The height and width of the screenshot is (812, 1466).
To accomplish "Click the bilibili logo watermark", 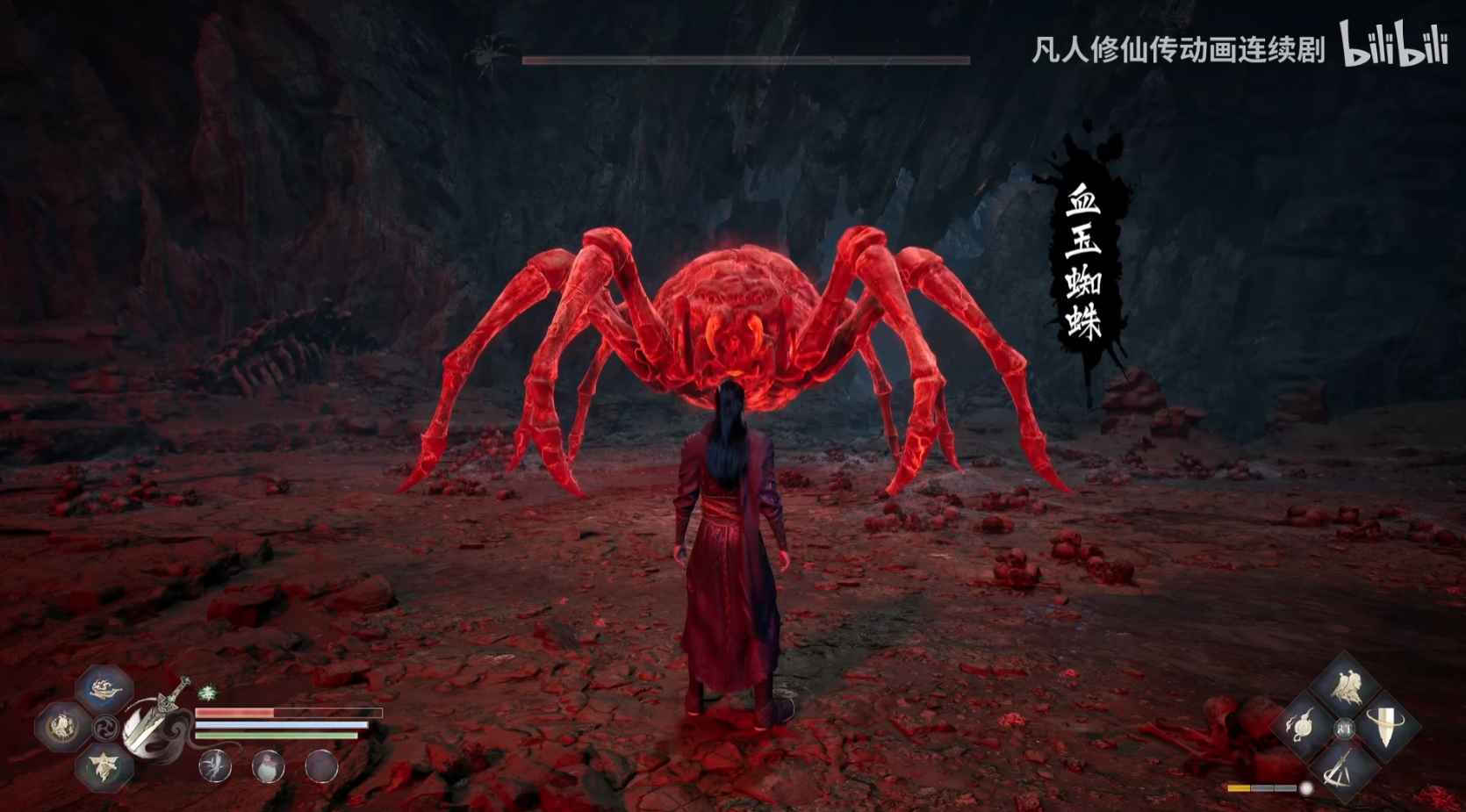I will pos(1393,44).
